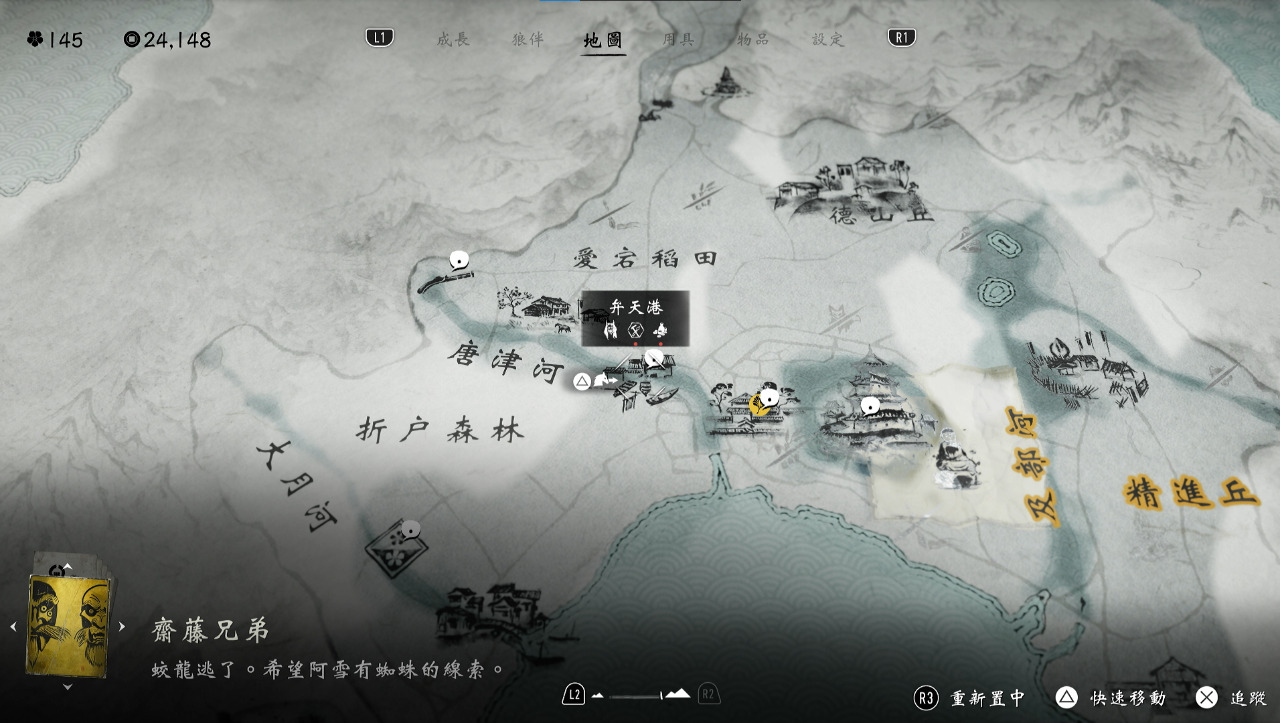
Task: Open the 物品 items tab
Action: click(753, 40)
